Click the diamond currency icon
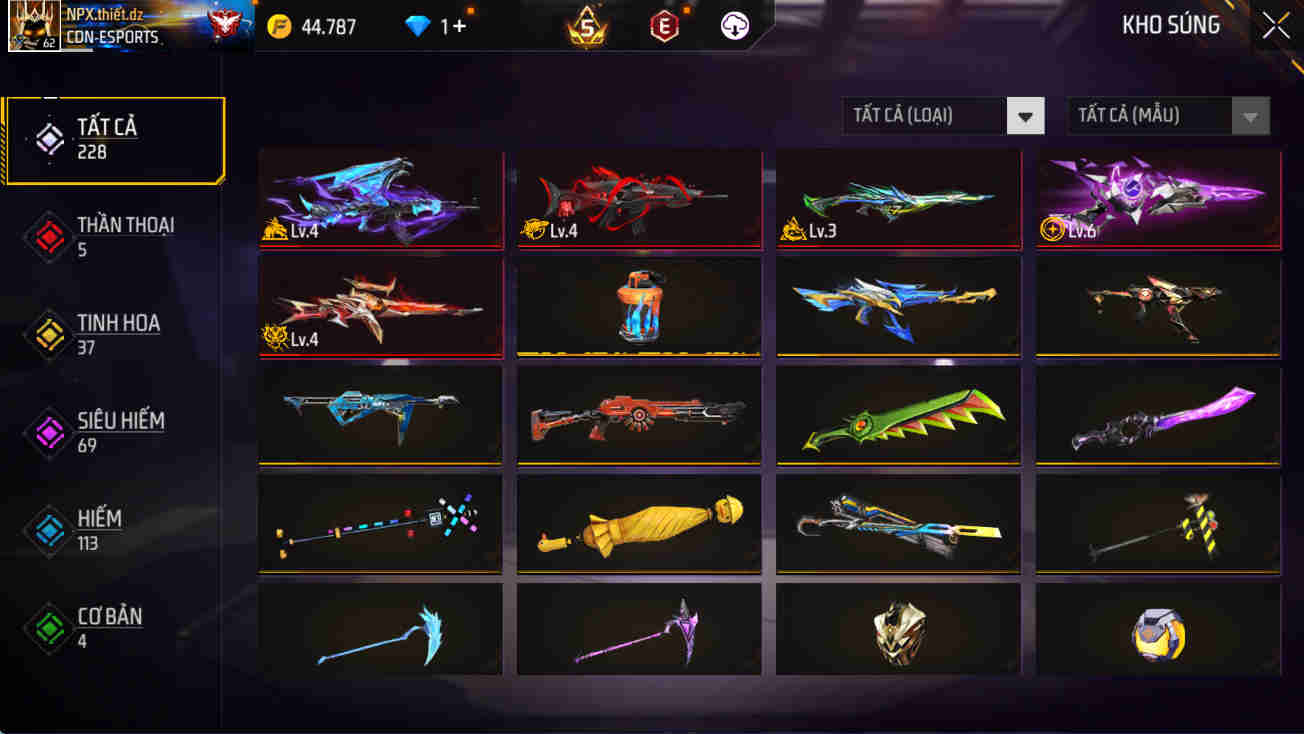This screenshot has height=734, width=1304. pos(414,26)
